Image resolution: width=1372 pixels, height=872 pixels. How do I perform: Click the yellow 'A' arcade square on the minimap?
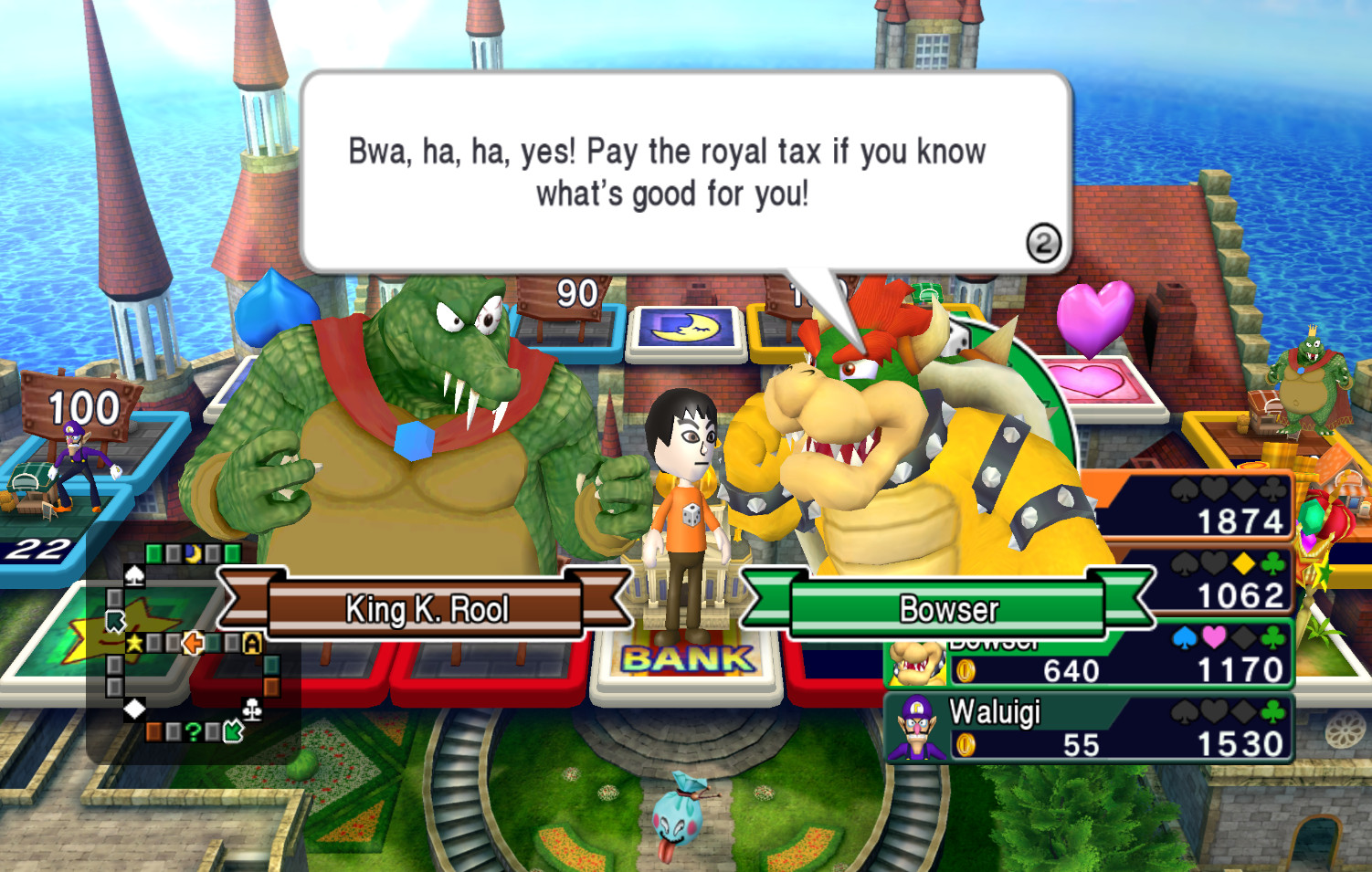tap(252, 643)
